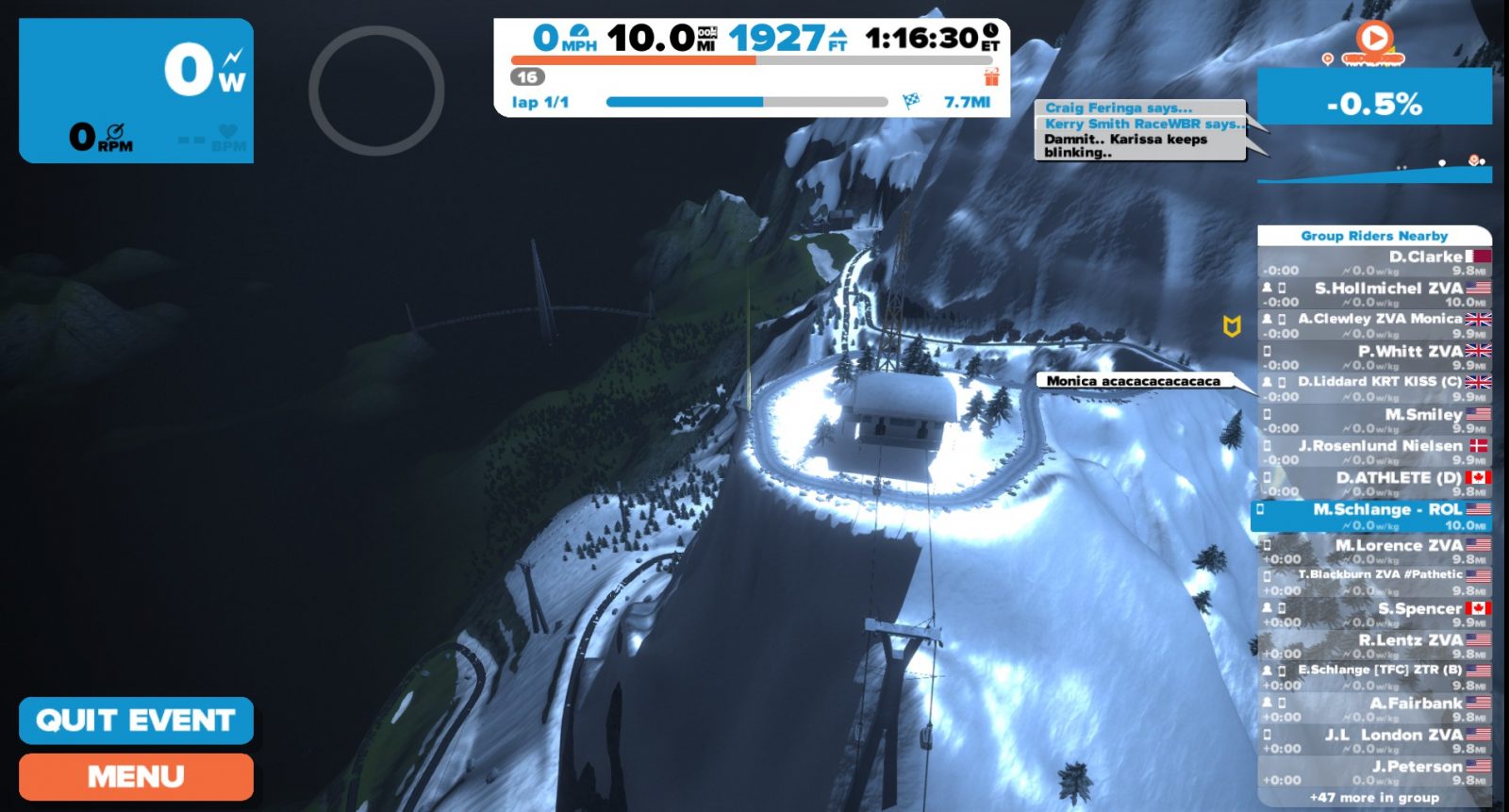This screenshot has height=812, width=1509.
Task: Select highlighted M.Schlange - ROL row
Action: point(1374,516)
